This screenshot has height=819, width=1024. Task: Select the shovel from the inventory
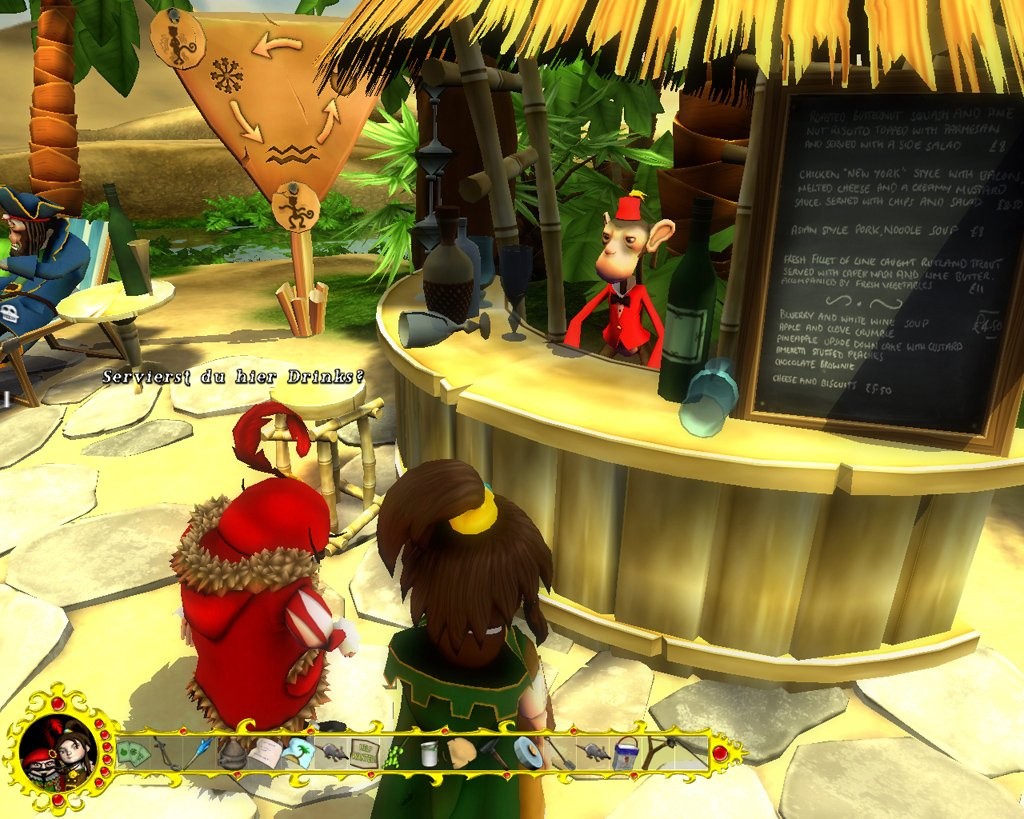click(x=560, y=753)
